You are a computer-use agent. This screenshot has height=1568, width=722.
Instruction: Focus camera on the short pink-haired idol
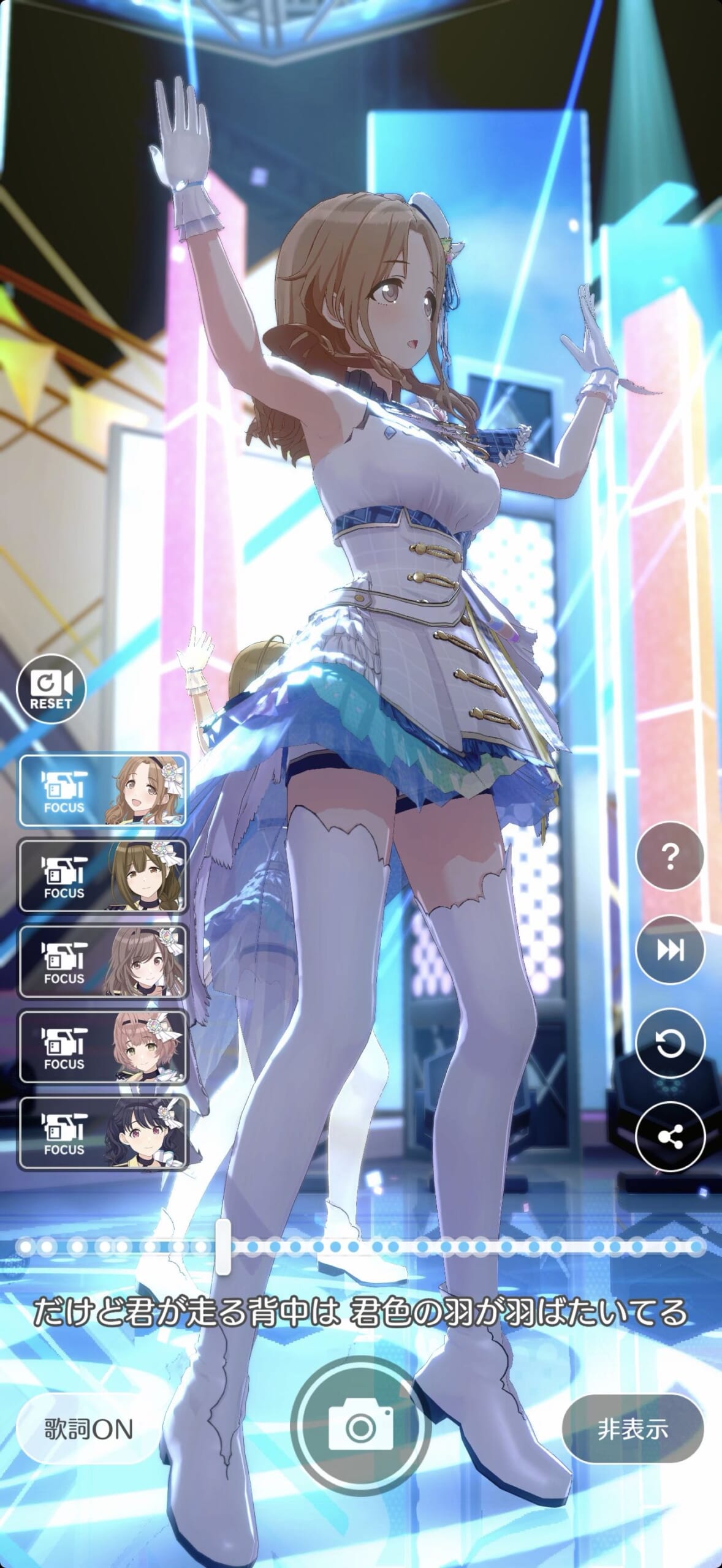tap(103, 1047)
